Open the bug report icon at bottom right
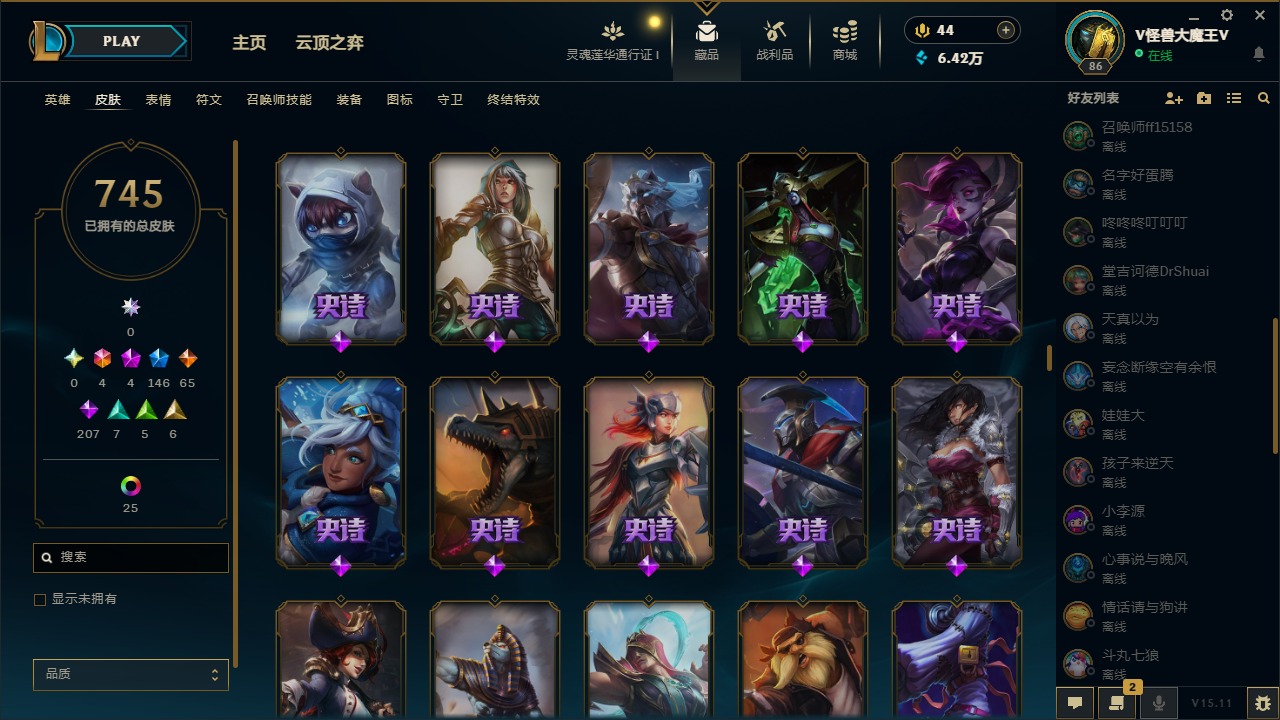Image resolution: width=1280 pixels, height=720 pixels. click(x=1262, y=703)
